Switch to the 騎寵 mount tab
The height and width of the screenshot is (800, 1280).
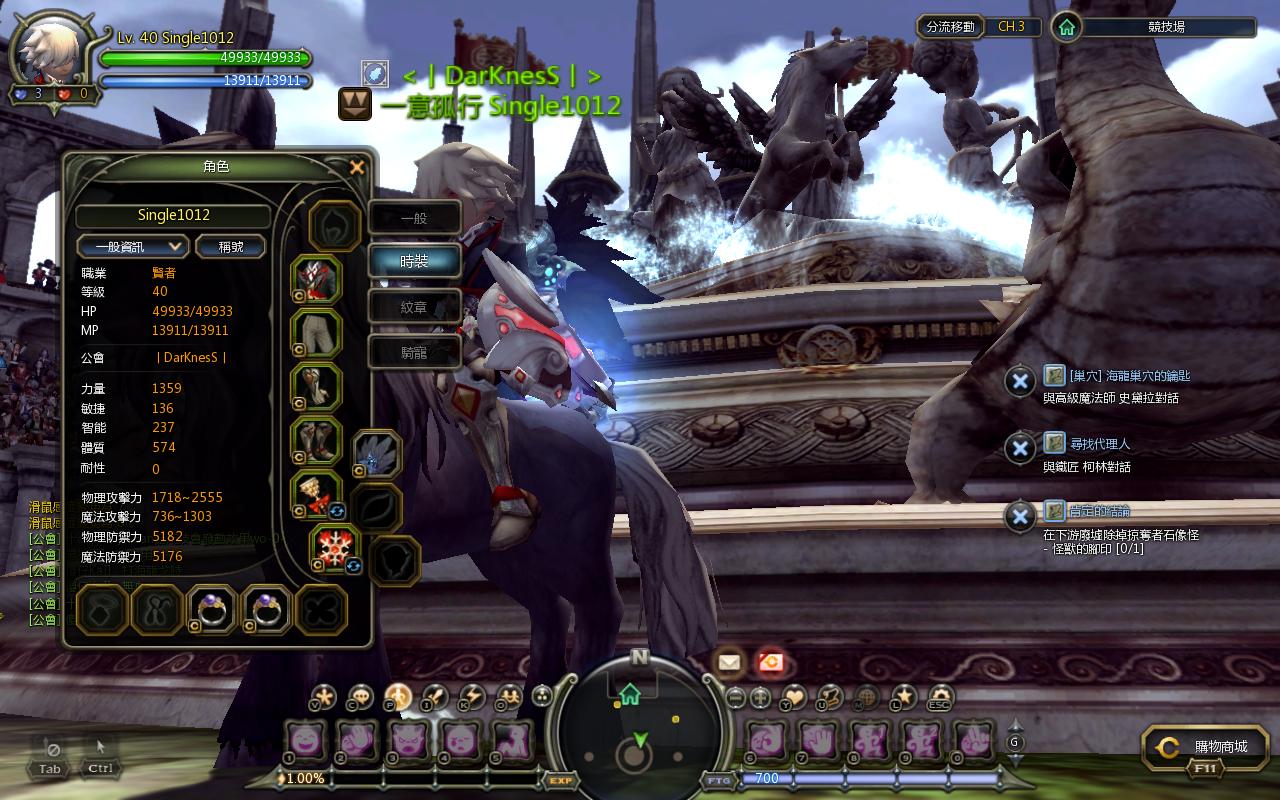coord(414,352)
